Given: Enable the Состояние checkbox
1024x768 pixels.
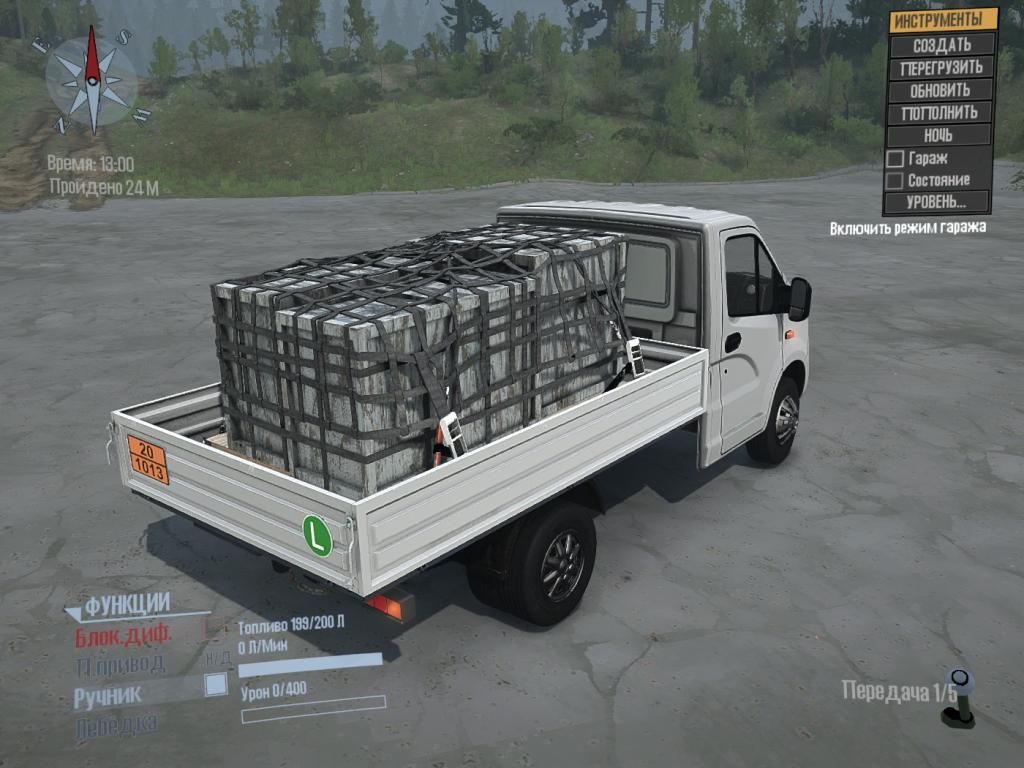Looking at the screenshot, I should click(x=895, y=180).
